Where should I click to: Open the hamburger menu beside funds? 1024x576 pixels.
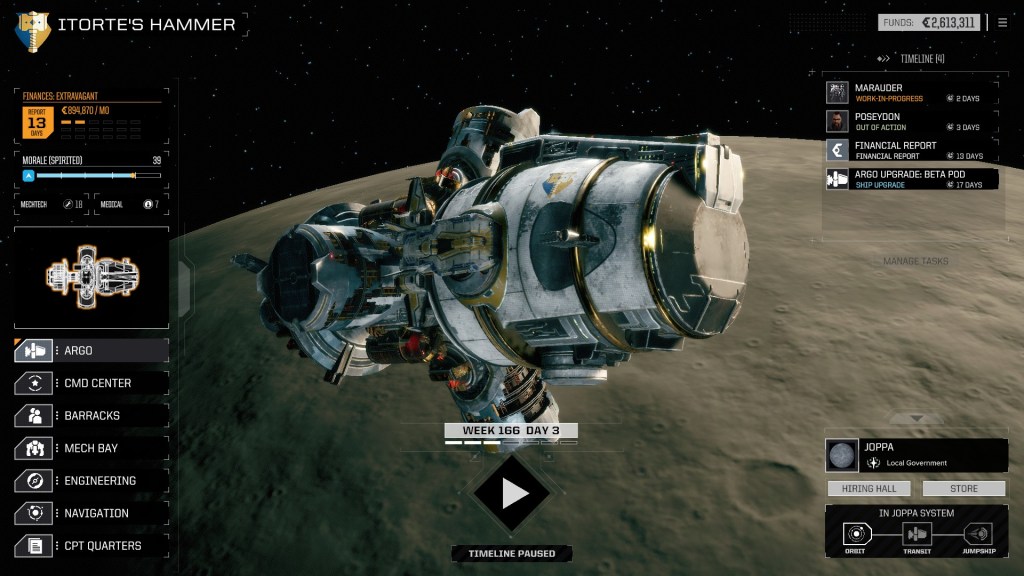coord(1003,22)
